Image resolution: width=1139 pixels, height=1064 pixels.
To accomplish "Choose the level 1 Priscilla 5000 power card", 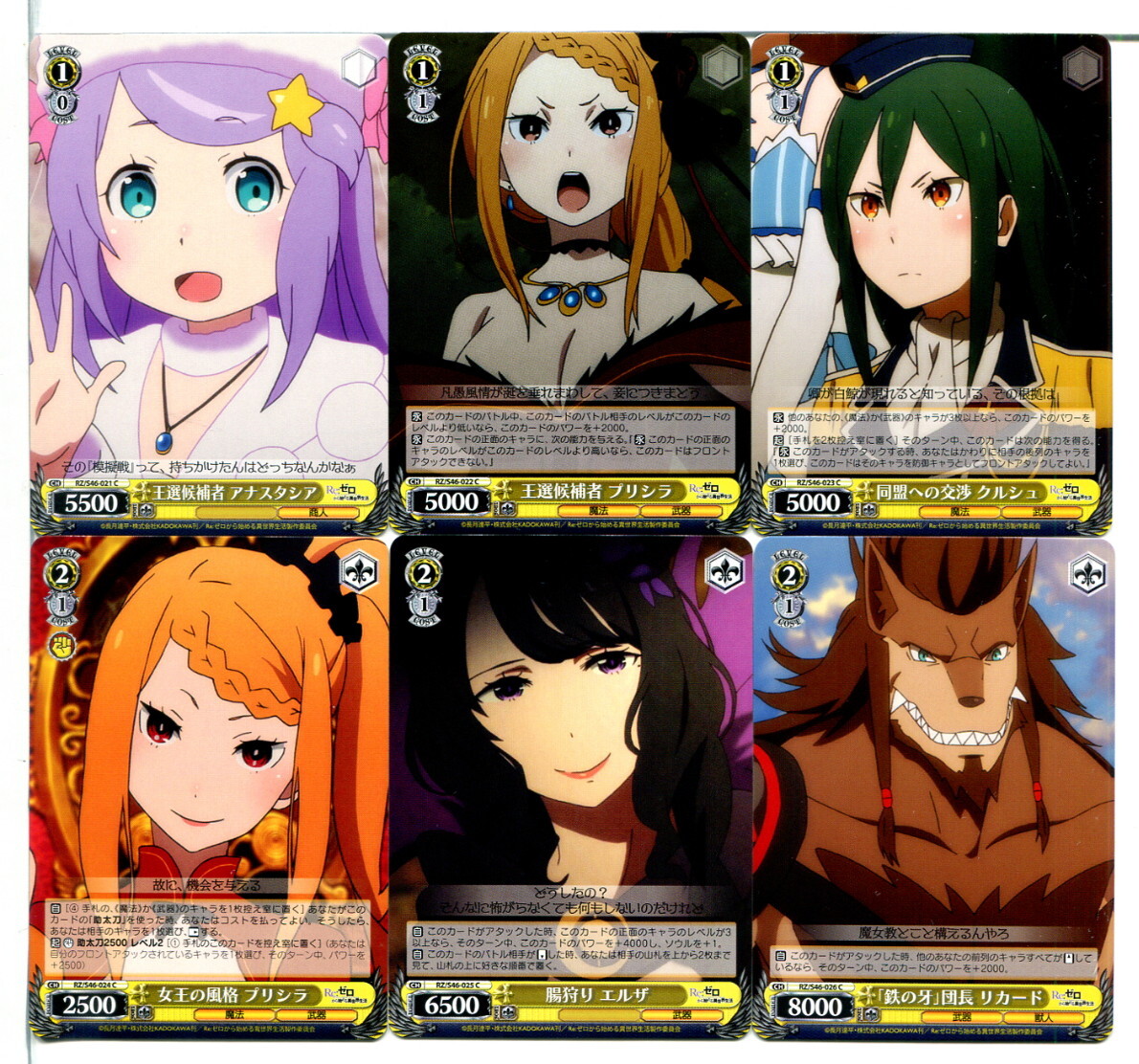I will tap(569, 282).
